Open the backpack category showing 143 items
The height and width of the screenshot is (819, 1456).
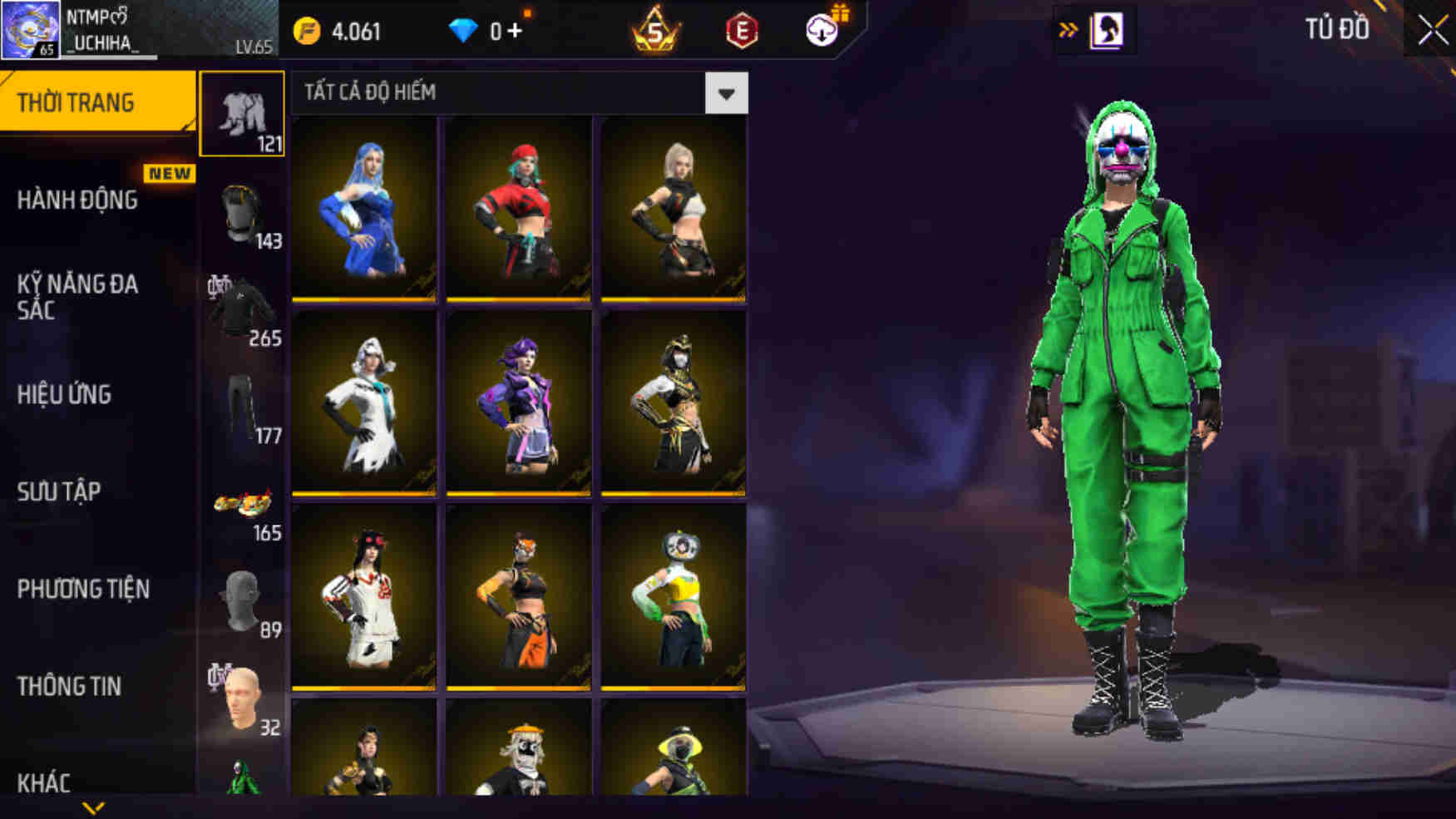pyautogui.click(x=241, y=212)
